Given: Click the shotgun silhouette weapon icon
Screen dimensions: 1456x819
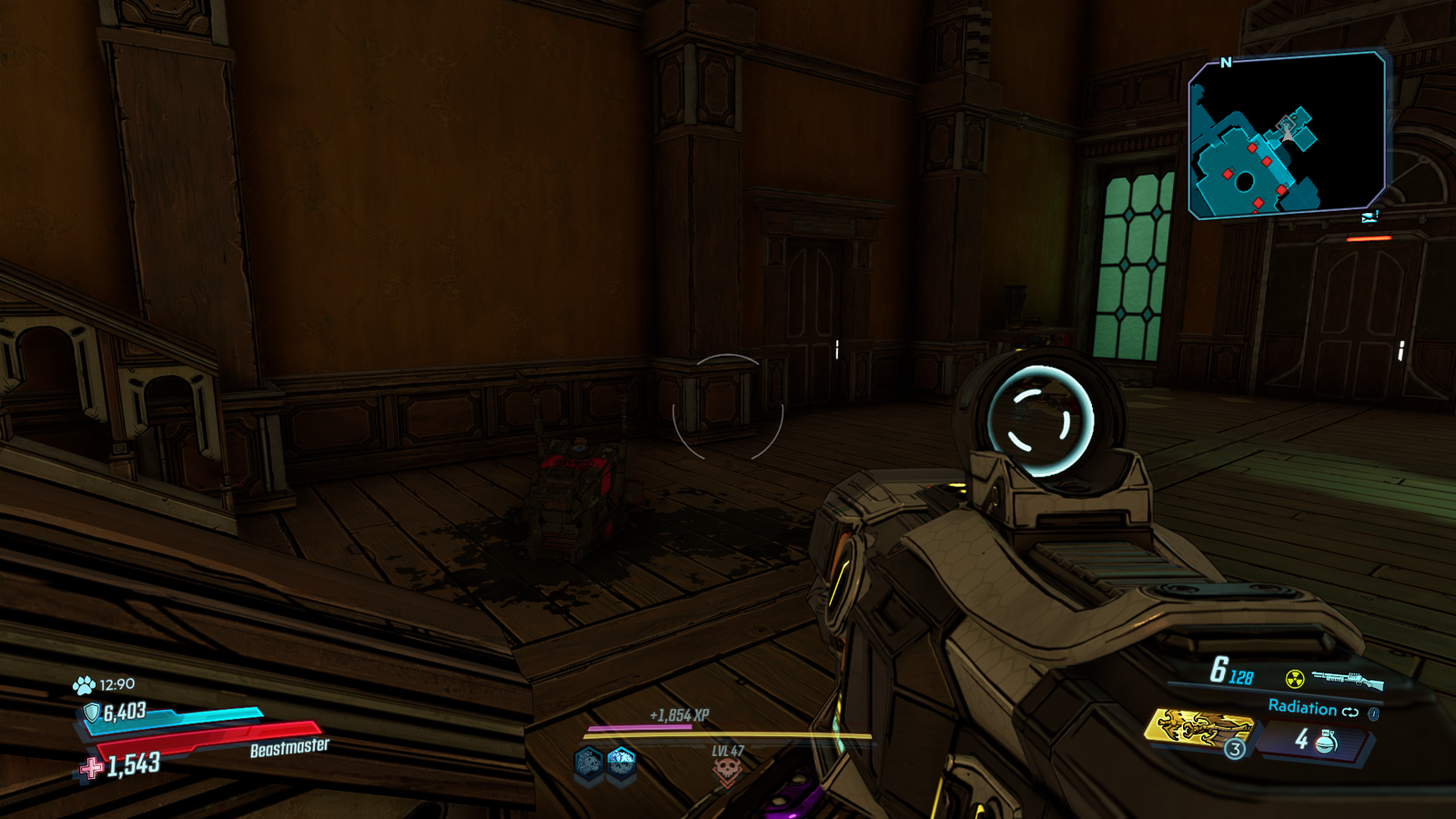Looking at the screenshot, I should [x=1347, y=680].
